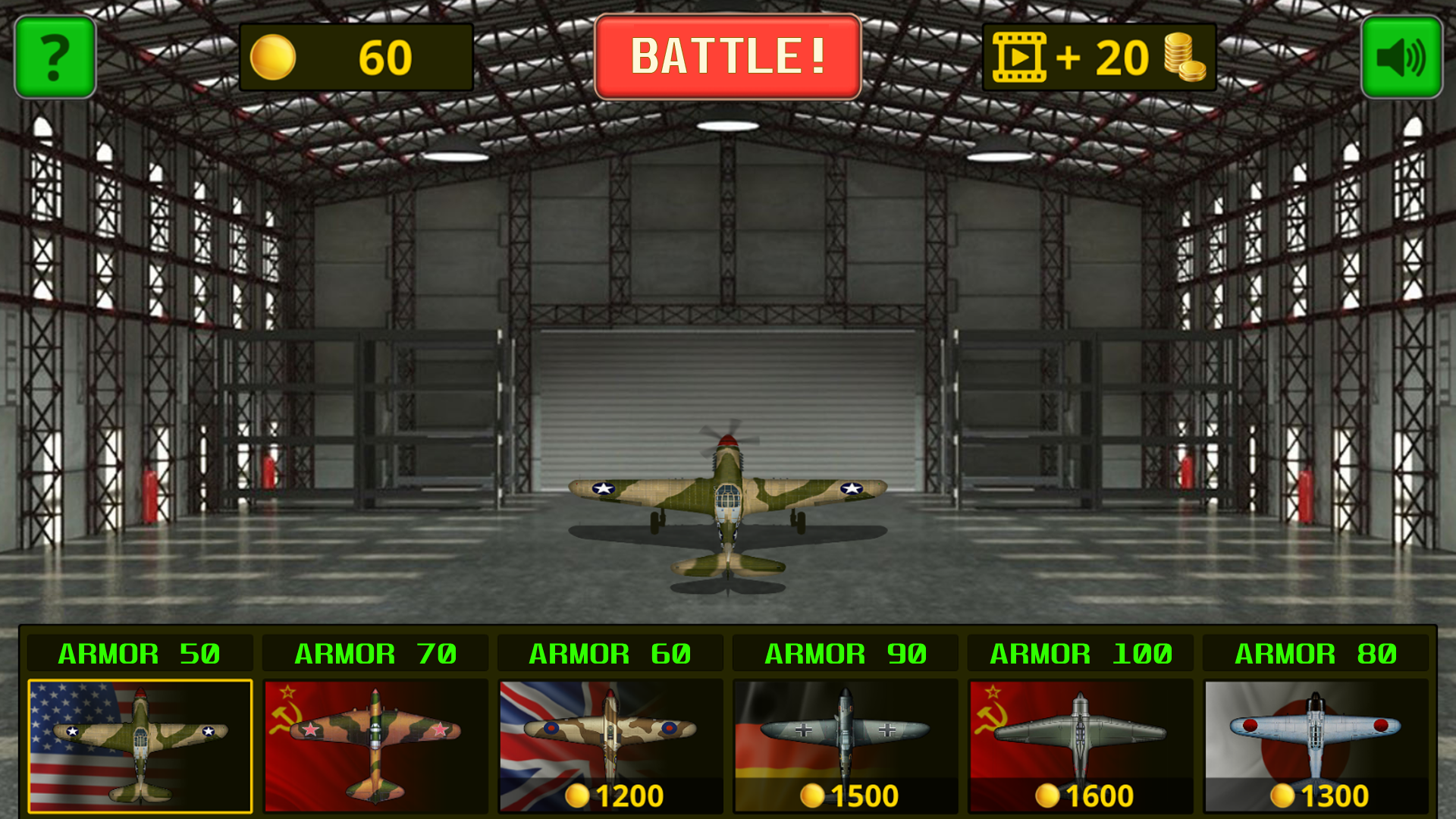Buy the British plane for 1200 coins
The height and width of the screenshot is (819, 1456).
[616, 796]
